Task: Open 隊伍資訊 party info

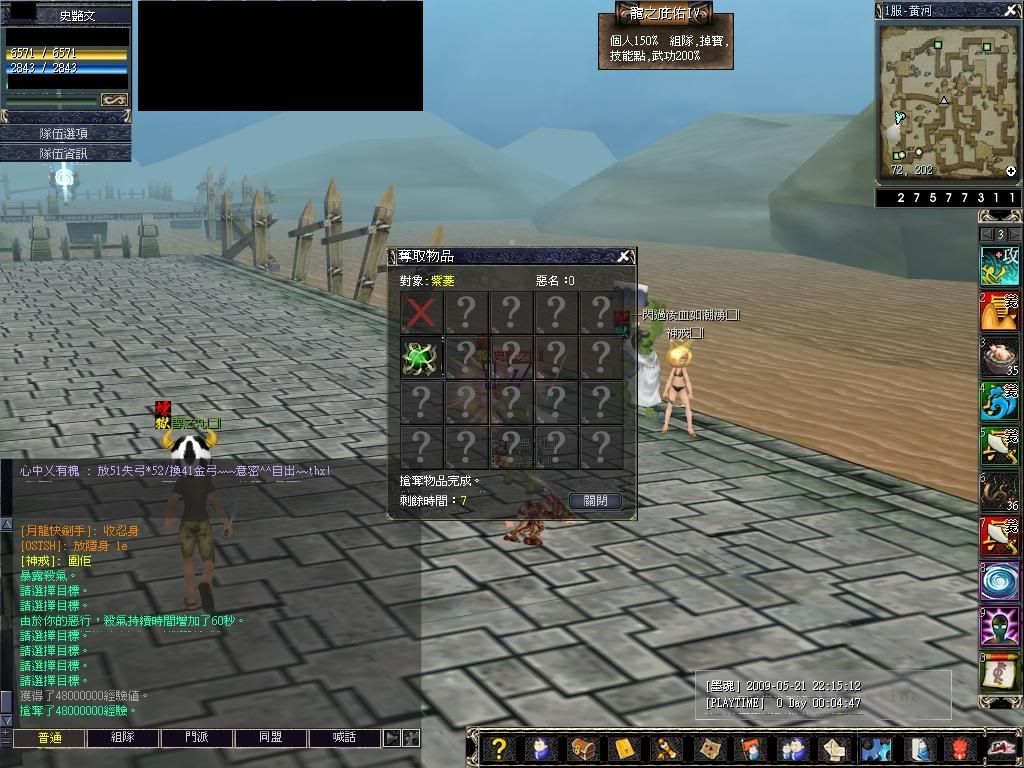Action: [x=65, y=153]
